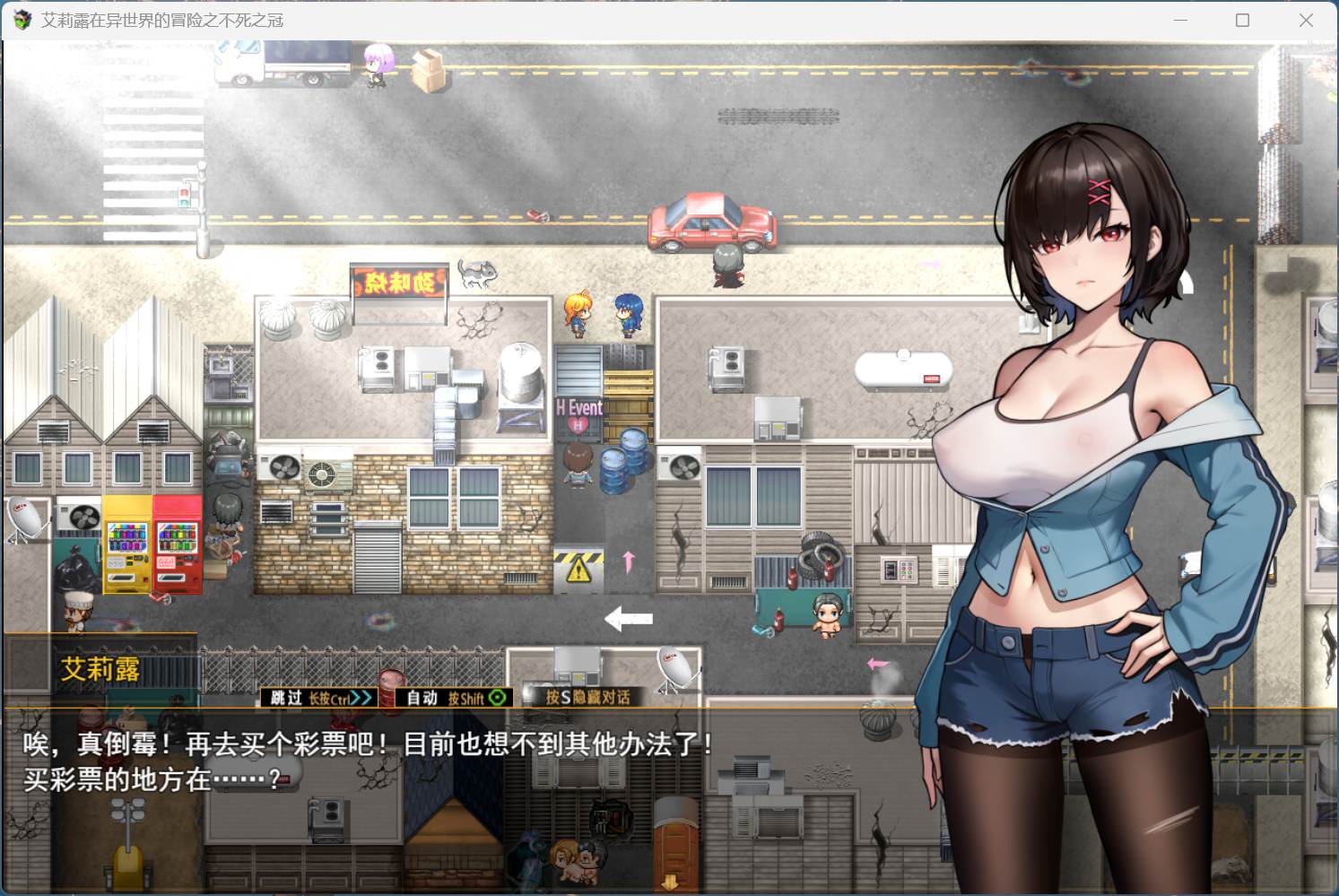This screenshot has height=896, width=1339.
Task: Toggle the 自动 auto-advance dialogue button
Action: (x=455, y=698)
